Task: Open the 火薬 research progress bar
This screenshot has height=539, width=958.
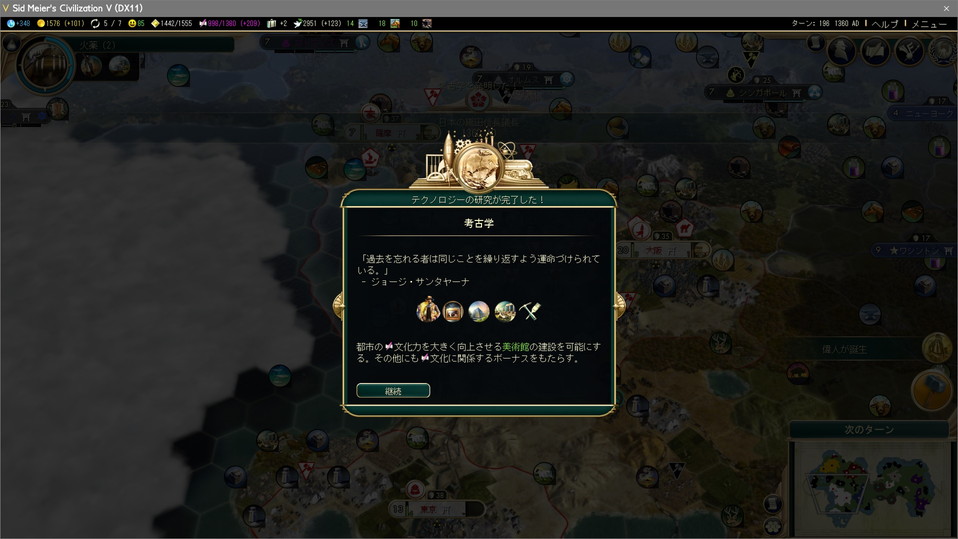Action: point(150,44)
